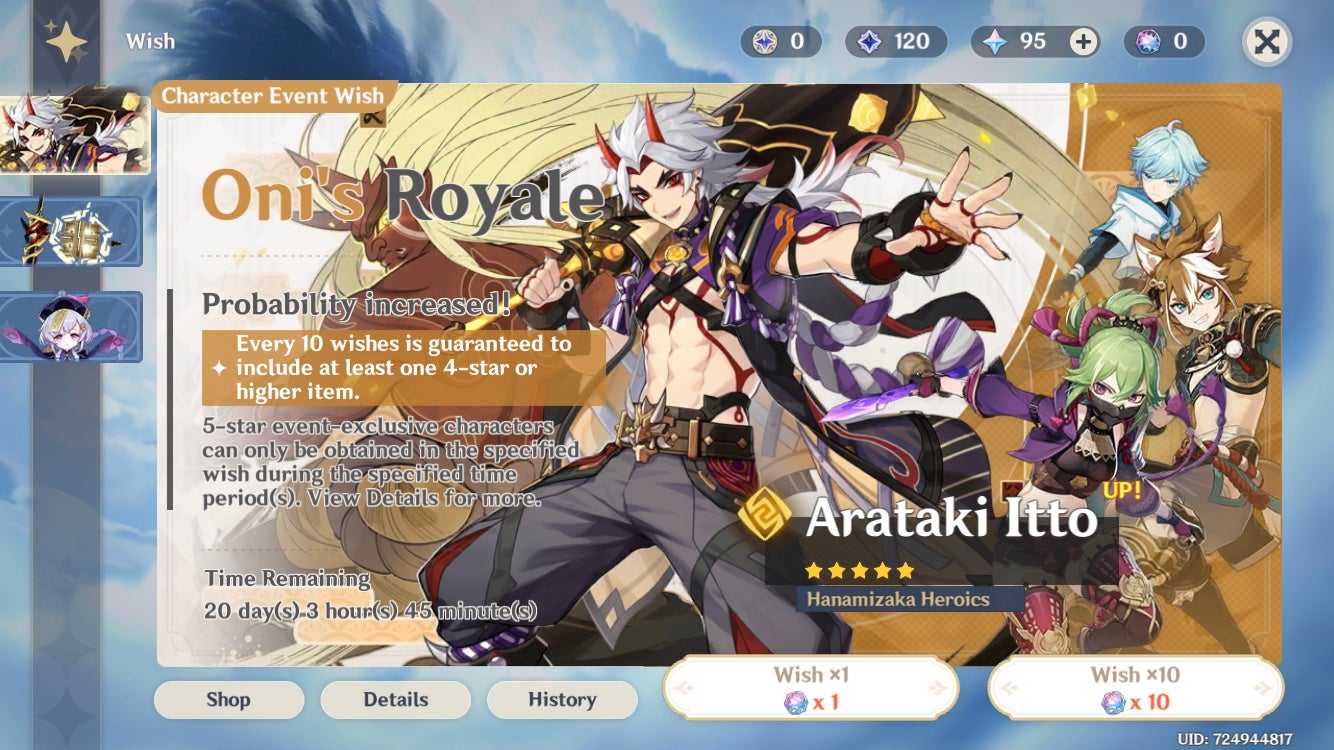Click the Character Event Wish banner label

coord(272,96)
